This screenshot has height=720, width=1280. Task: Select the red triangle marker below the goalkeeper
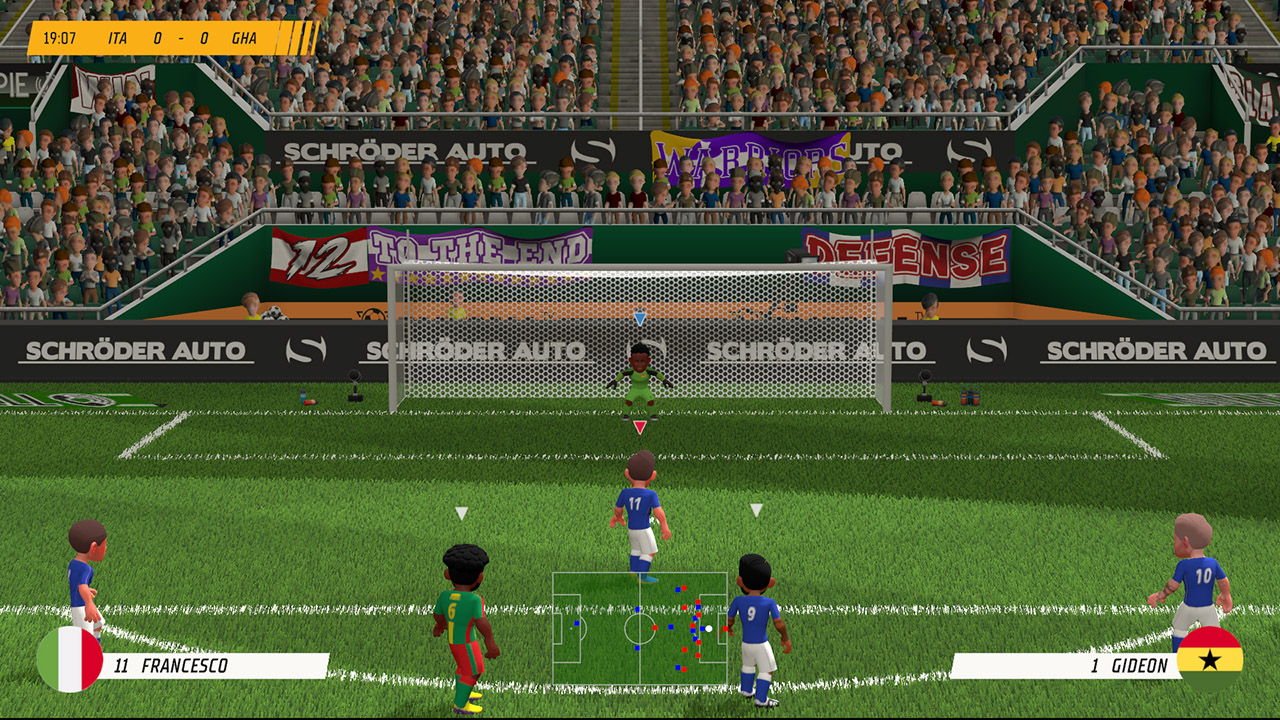[x=639, y=428]
